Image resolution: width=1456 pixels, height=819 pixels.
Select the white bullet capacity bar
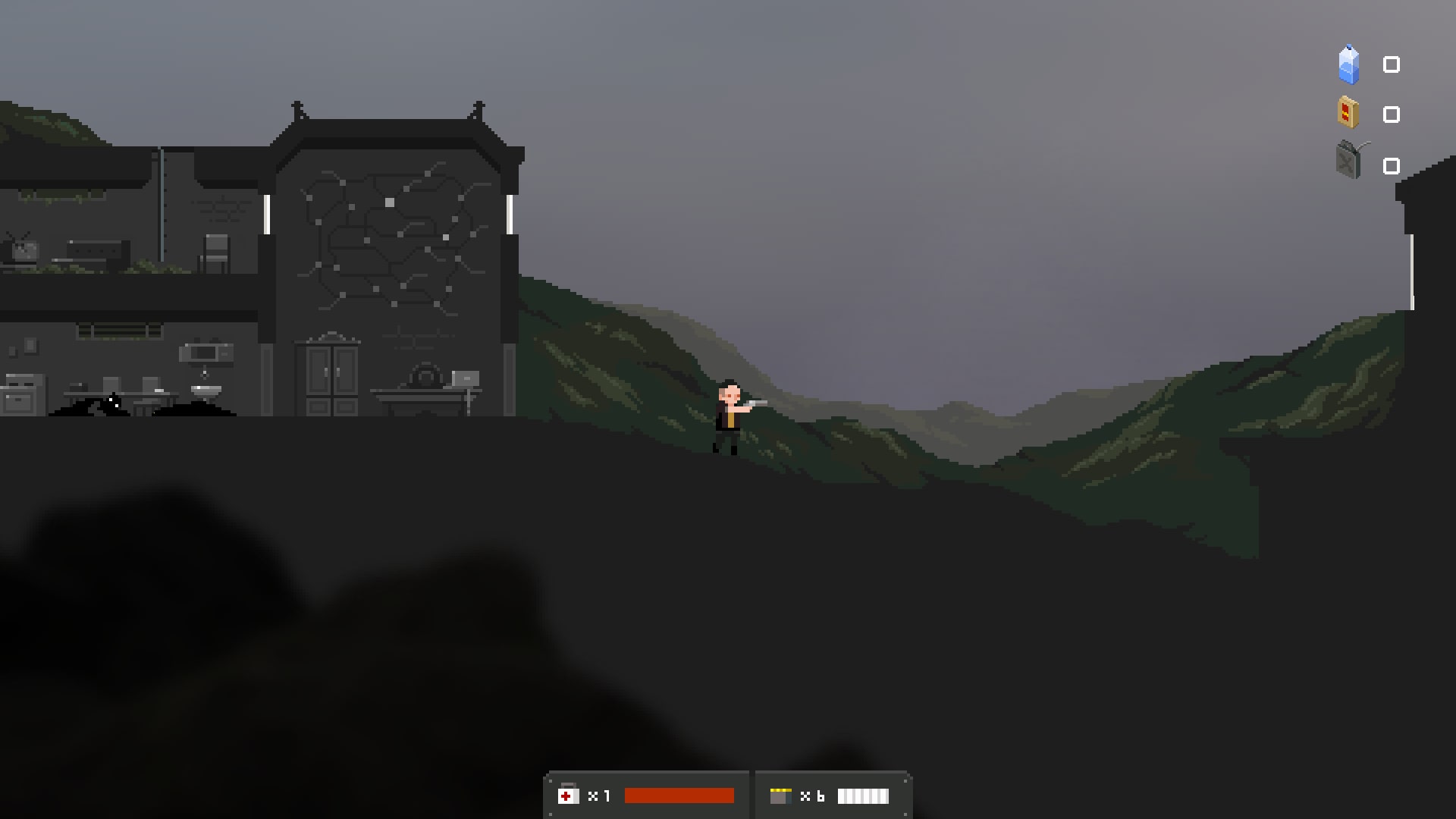click(863, 795)
